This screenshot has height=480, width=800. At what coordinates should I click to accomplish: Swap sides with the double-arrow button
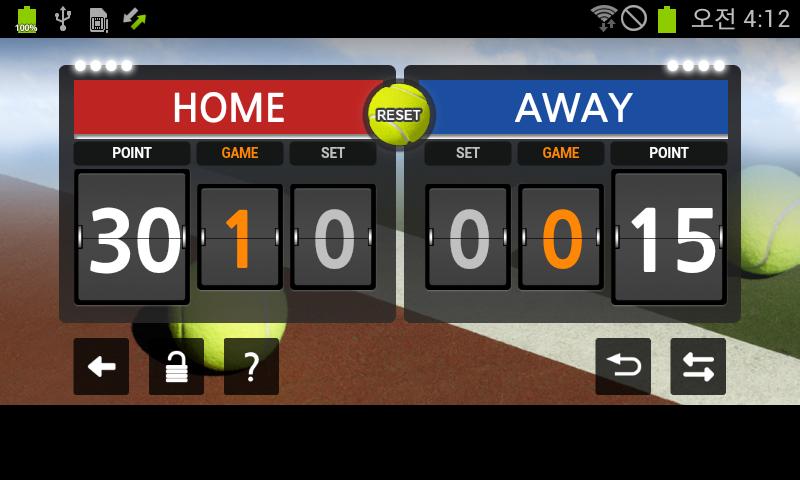click(x=698, y=367)
